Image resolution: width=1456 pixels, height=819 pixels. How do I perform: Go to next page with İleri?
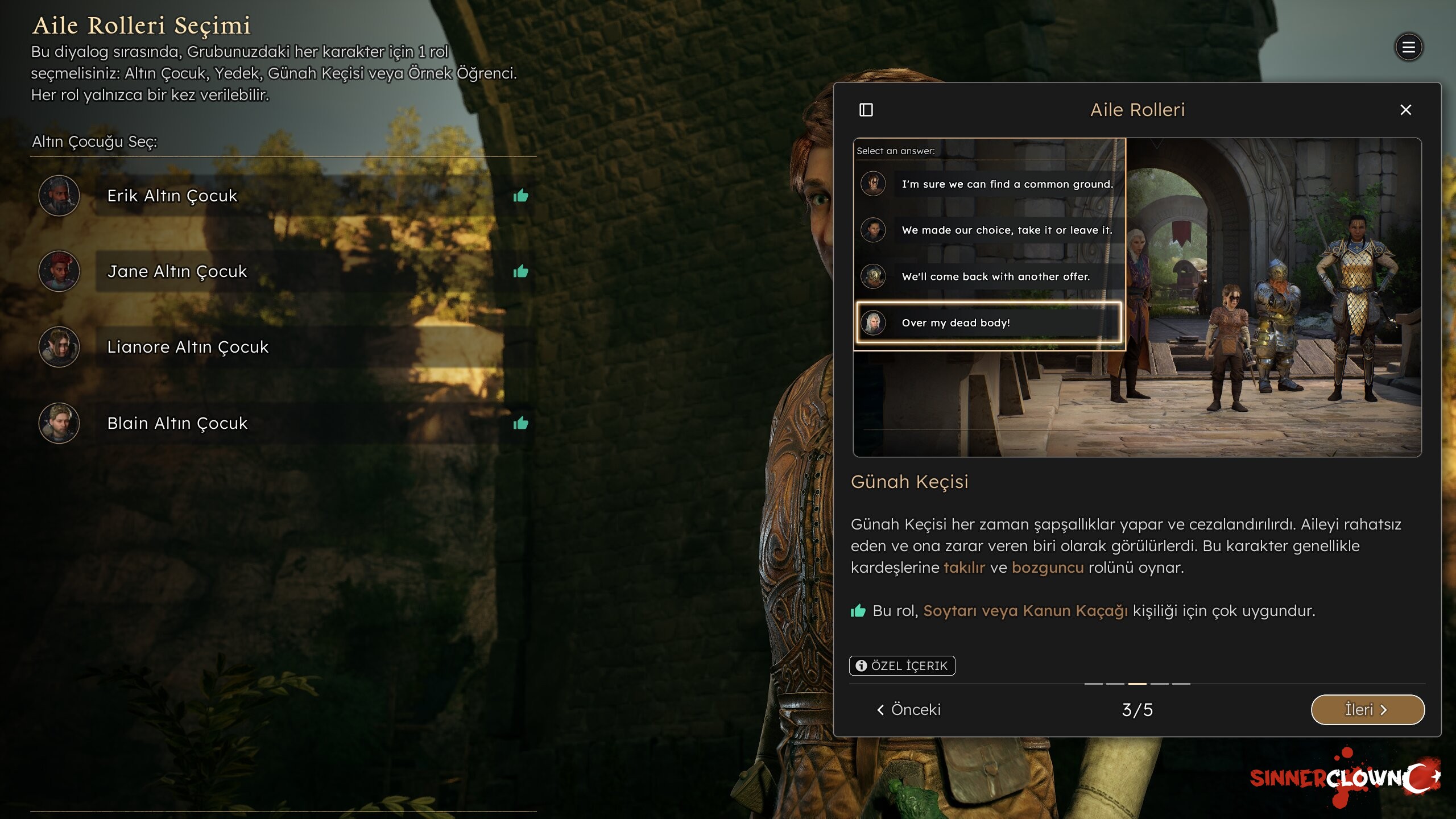point(1367,709)
